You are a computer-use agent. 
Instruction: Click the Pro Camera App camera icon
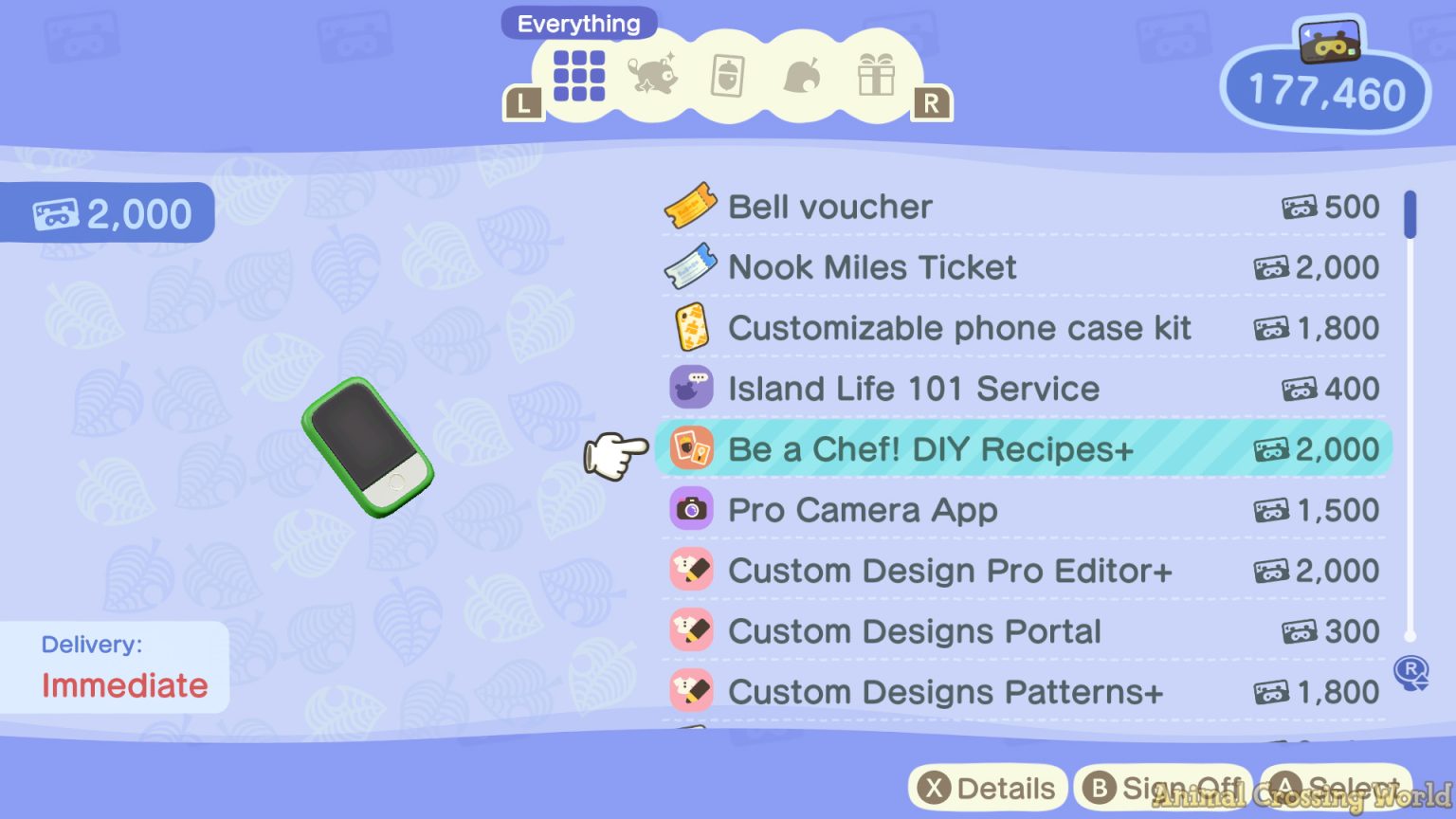[x=691, y=510]
